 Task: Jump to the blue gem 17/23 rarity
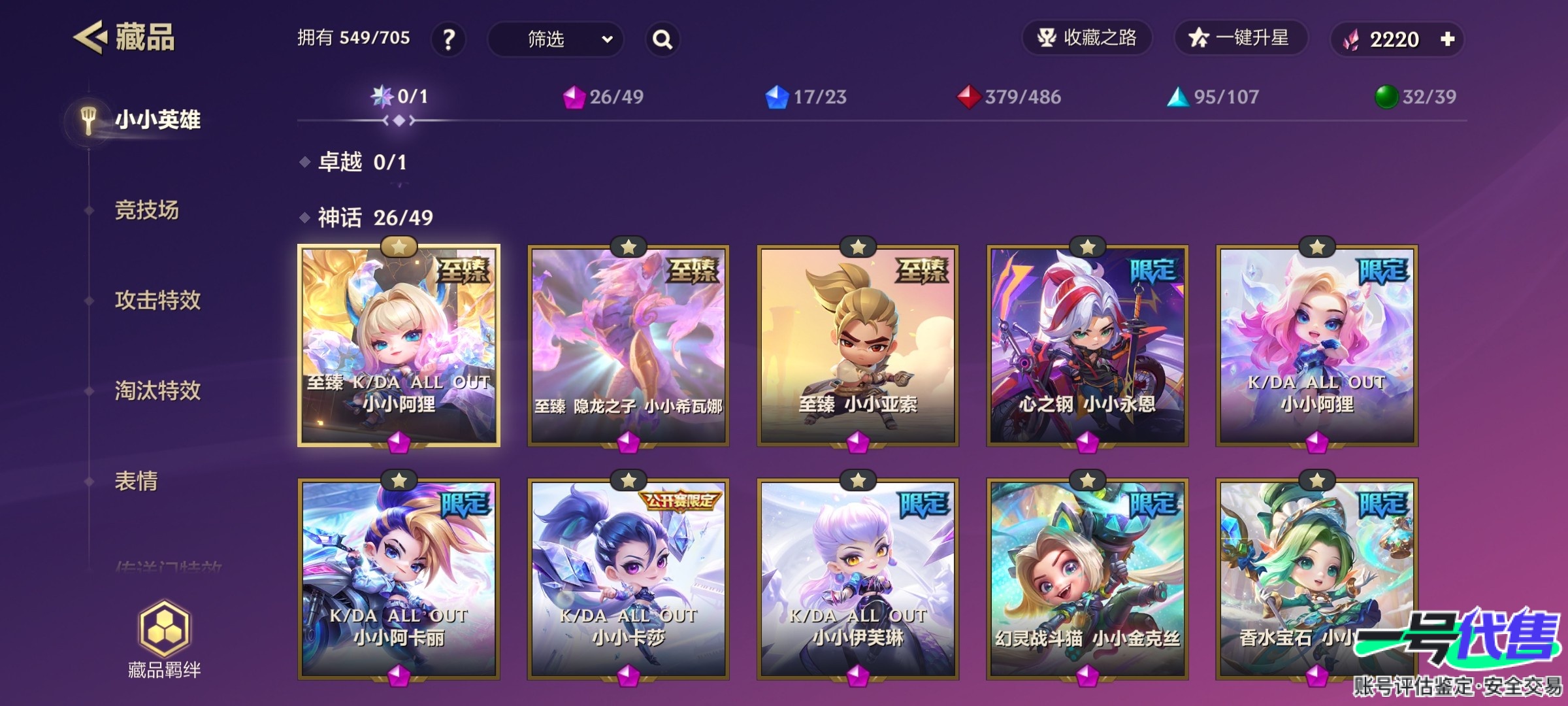pyautogui.click(x=806, y=97)
